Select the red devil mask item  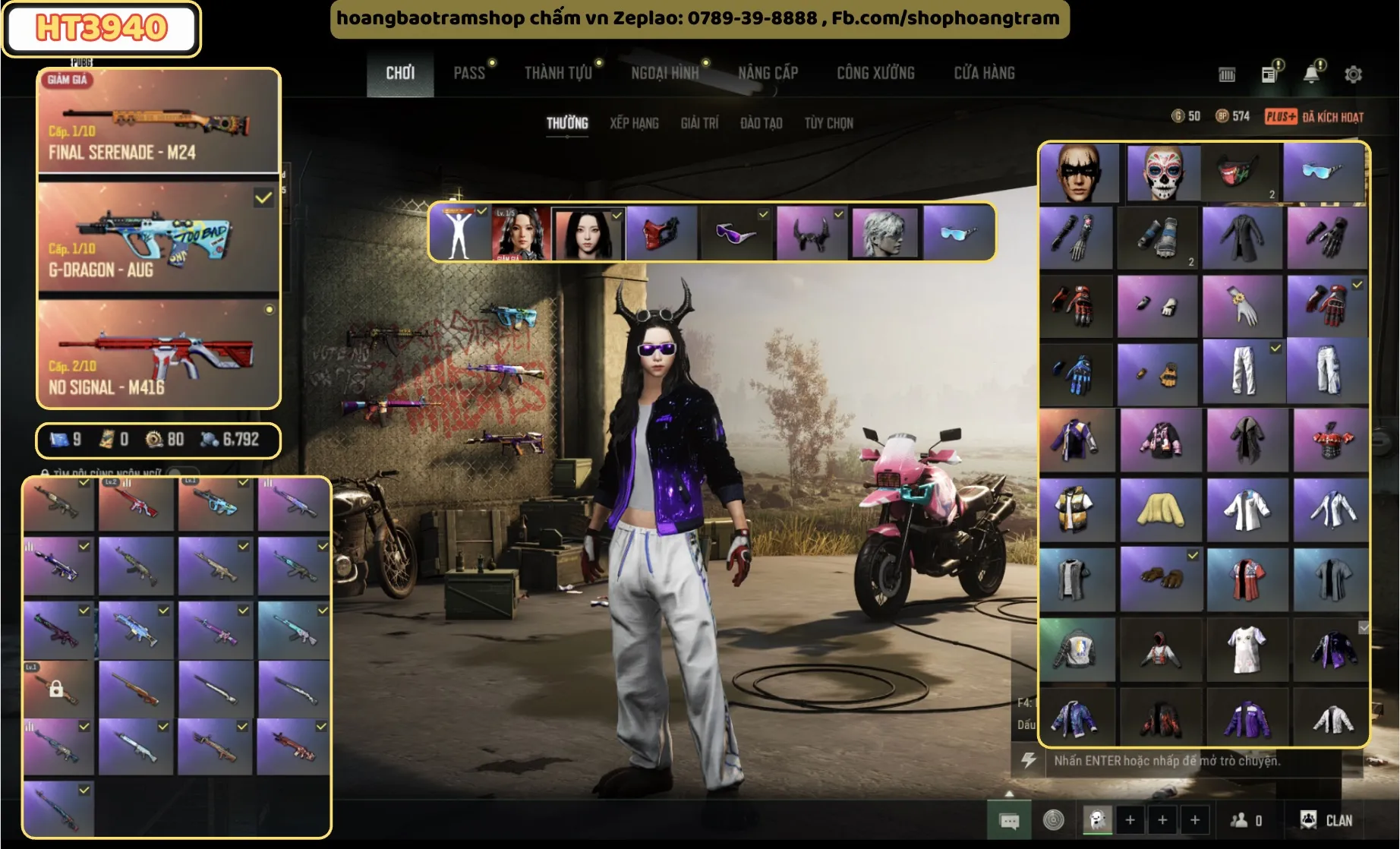(659, 232)
